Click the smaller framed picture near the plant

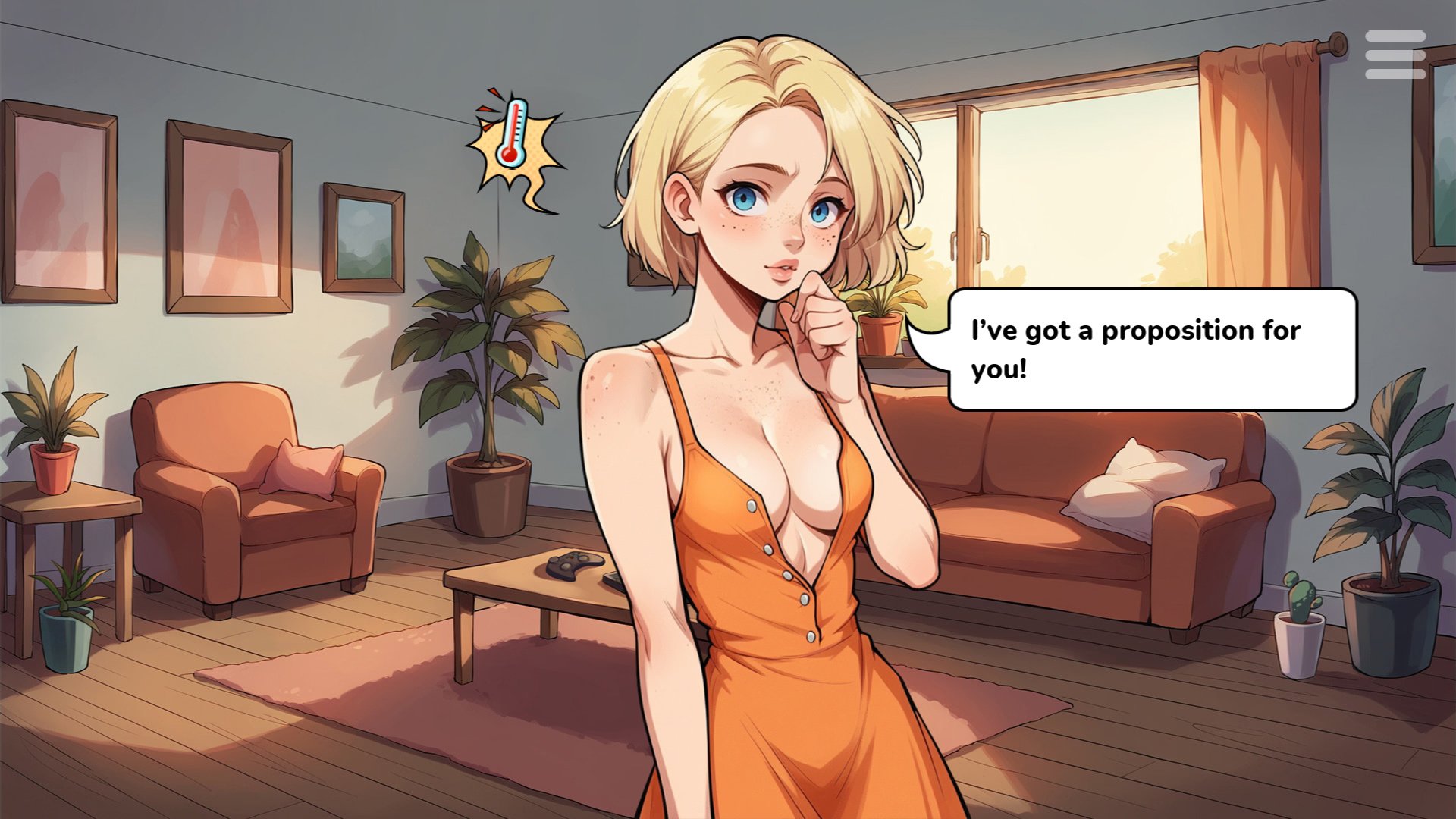click(364, 235)
